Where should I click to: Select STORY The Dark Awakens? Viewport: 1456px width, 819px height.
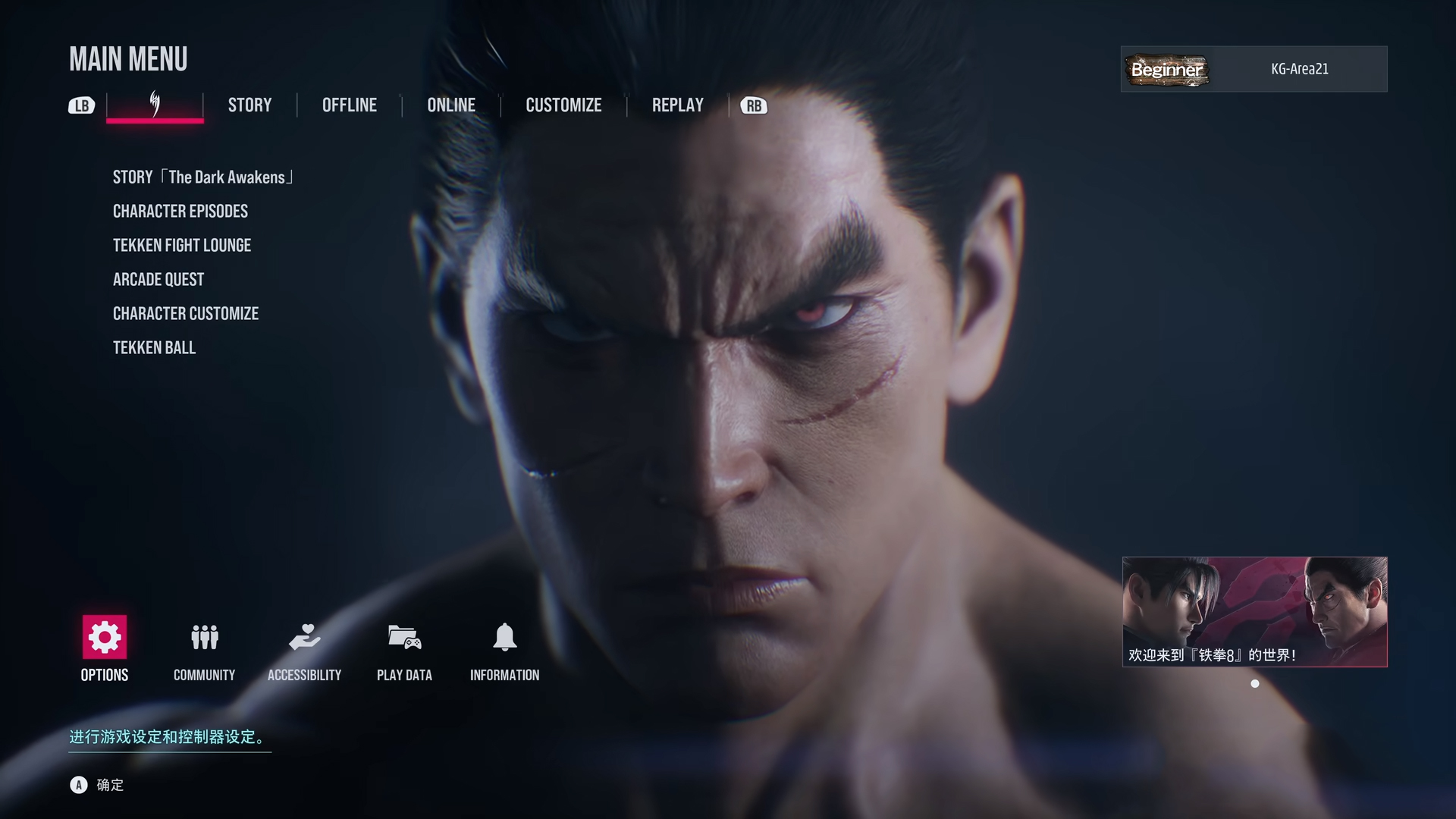click(202, 177)
